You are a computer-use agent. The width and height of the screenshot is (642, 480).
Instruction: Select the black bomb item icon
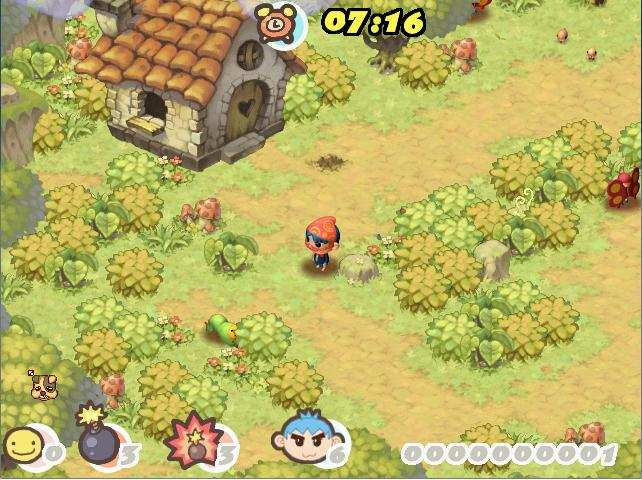click(x=96, y=437)
